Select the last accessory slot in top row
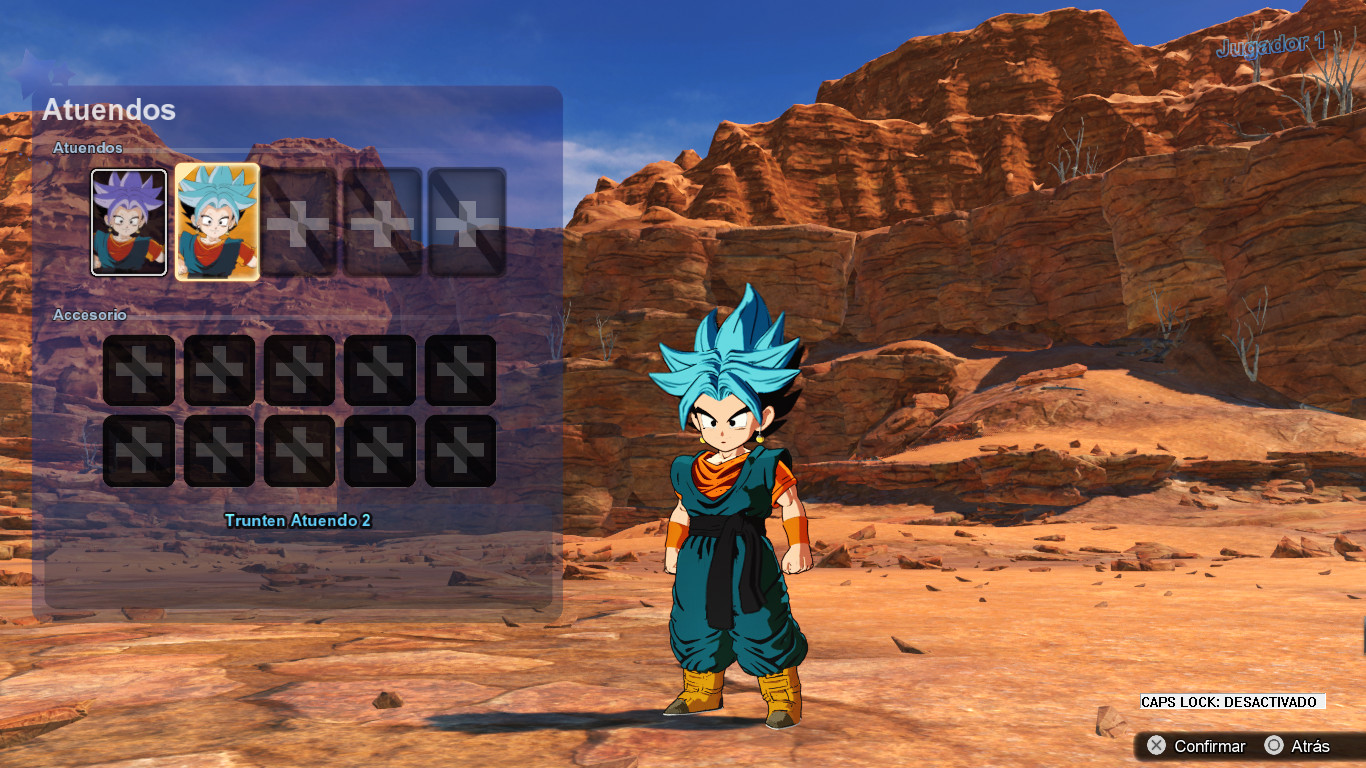The image size is (1366, 768). point(459,368)
